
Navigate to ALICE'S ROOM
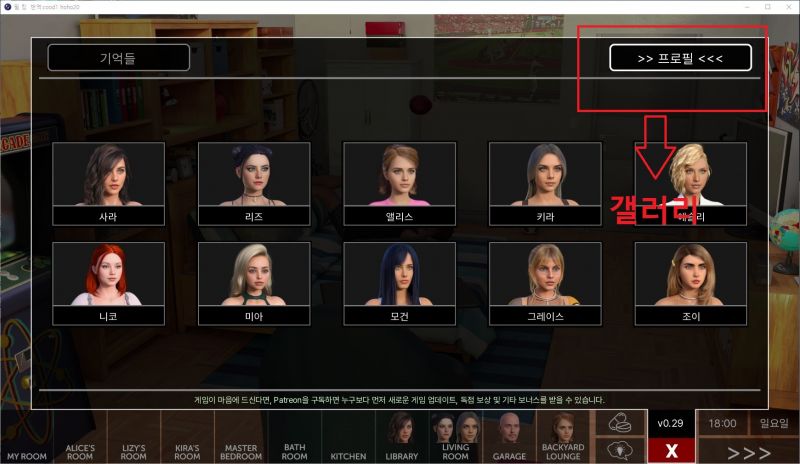81,438
